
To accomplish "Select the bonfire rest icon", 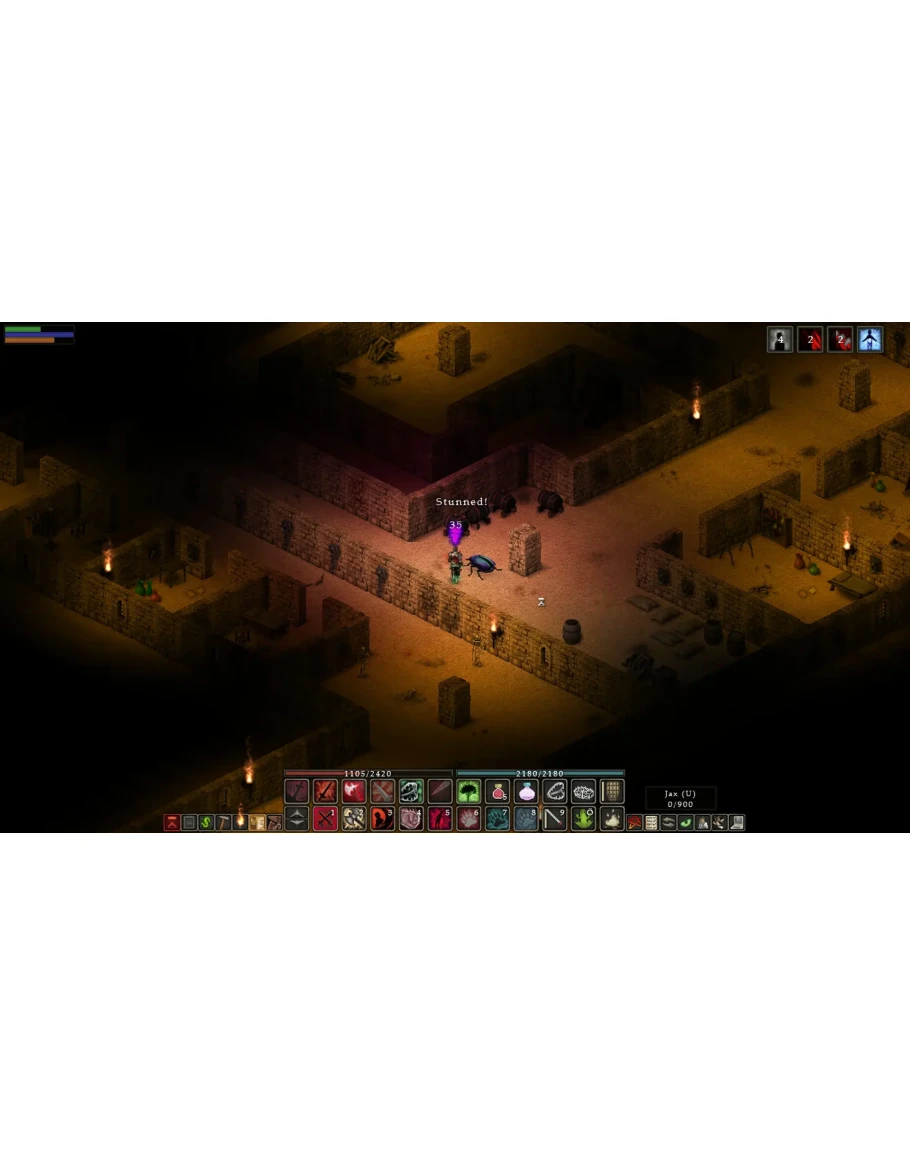I will [x=612, y=819].
